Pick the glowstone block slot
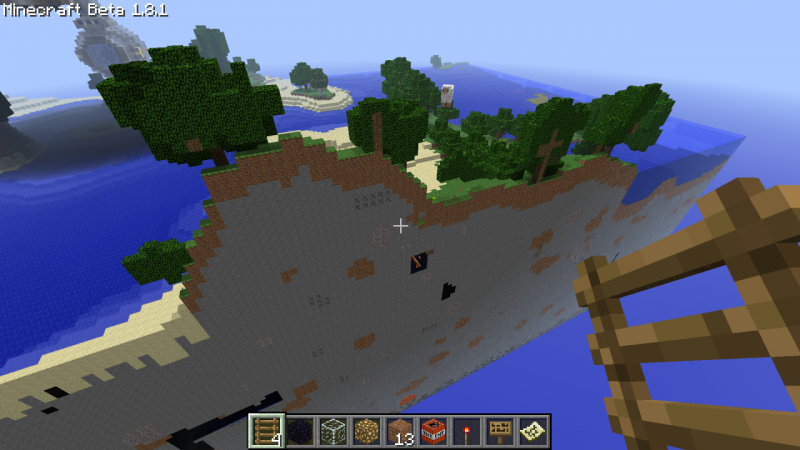 tap(366, 431)
